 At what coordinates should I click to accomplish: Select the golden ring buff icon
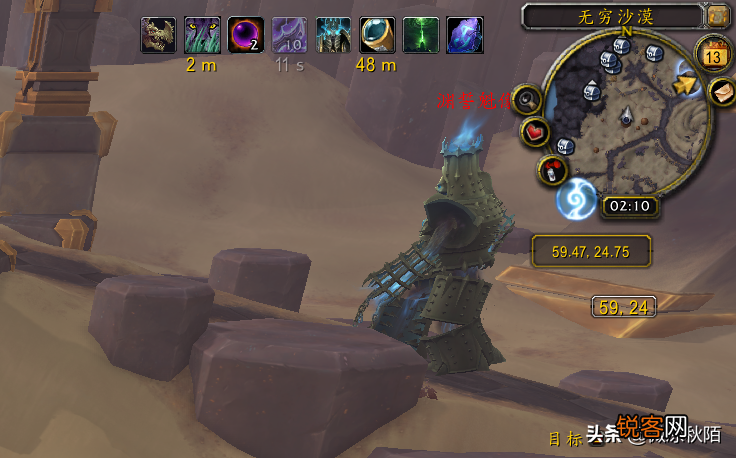(377, 36)
